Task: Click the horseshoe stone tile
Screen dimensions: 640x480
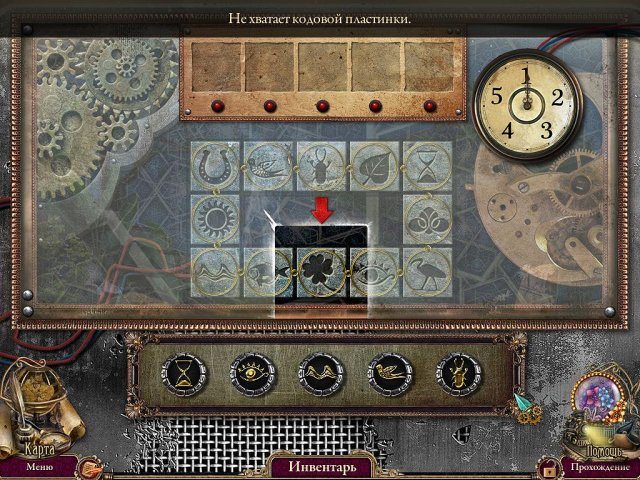Action: tap(215, 161)
